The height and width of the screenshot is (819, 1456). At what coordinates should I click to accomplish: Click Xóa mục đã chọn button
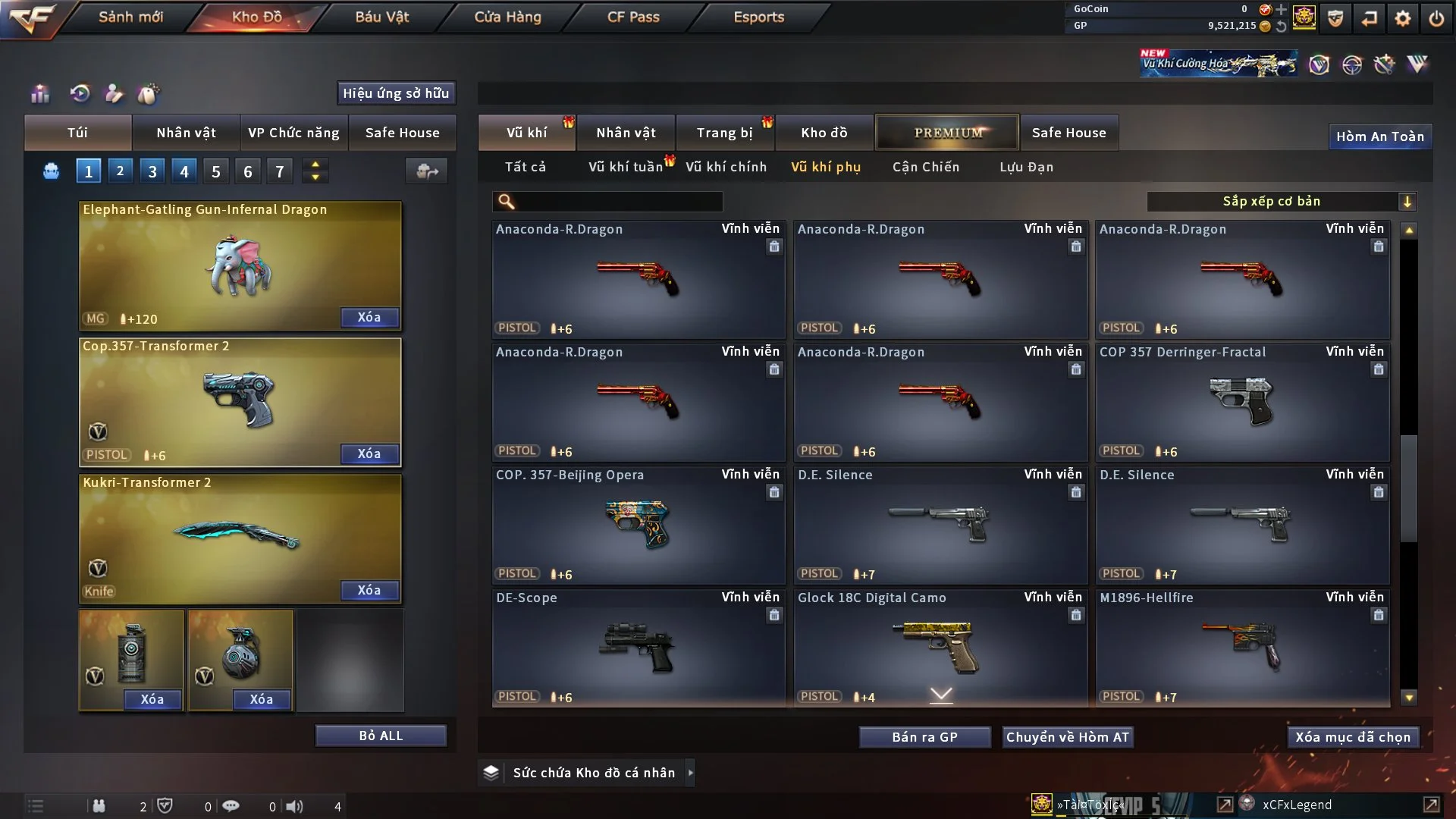pyautogui.click(x=1352, y=737)
